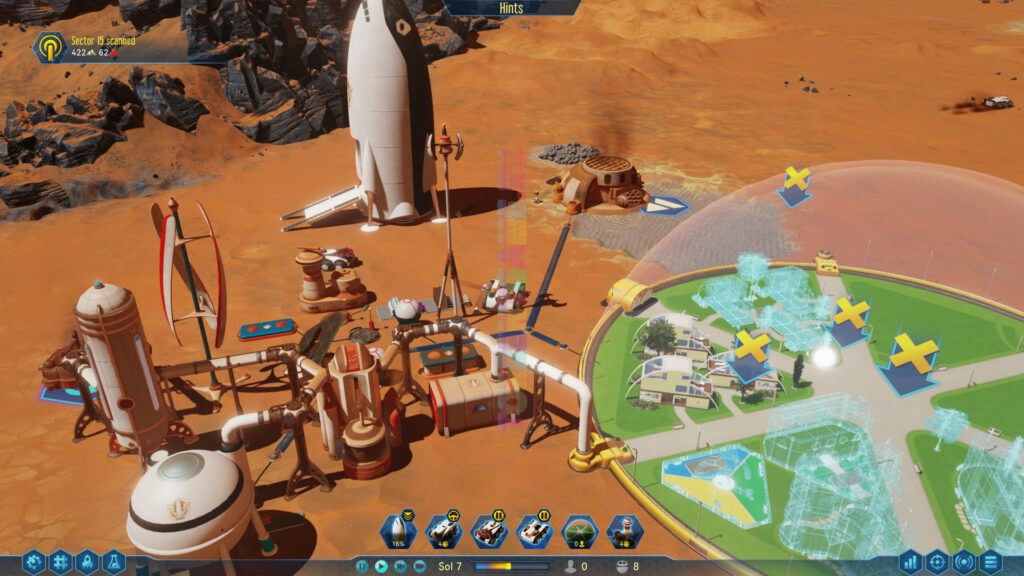The image size is (1024, 576).
Task: Select the red-wheeled paused rover icon
Action: (x=489, y=530)
